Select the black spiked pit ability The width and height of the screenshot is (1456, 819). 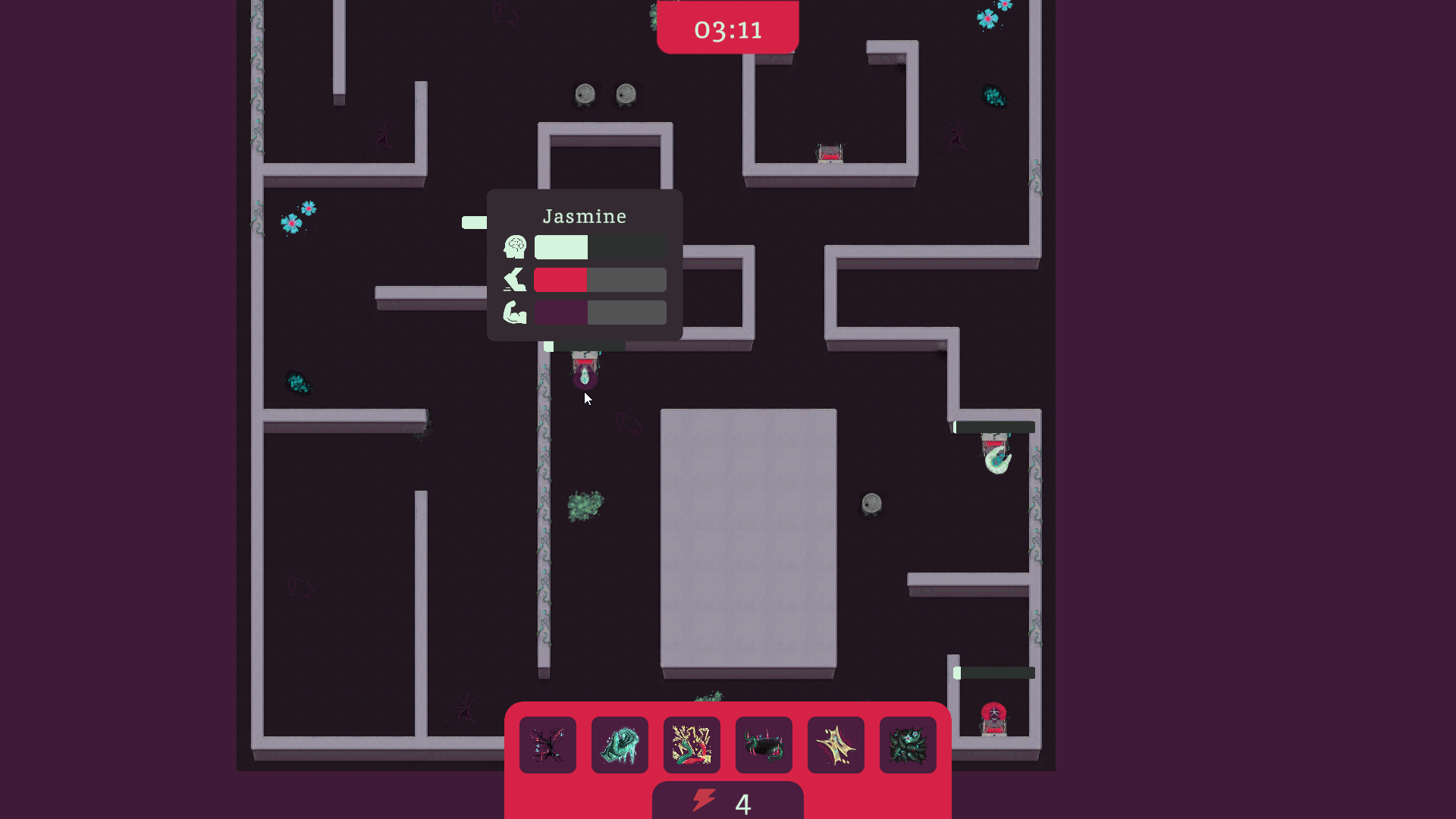point(764,745)
